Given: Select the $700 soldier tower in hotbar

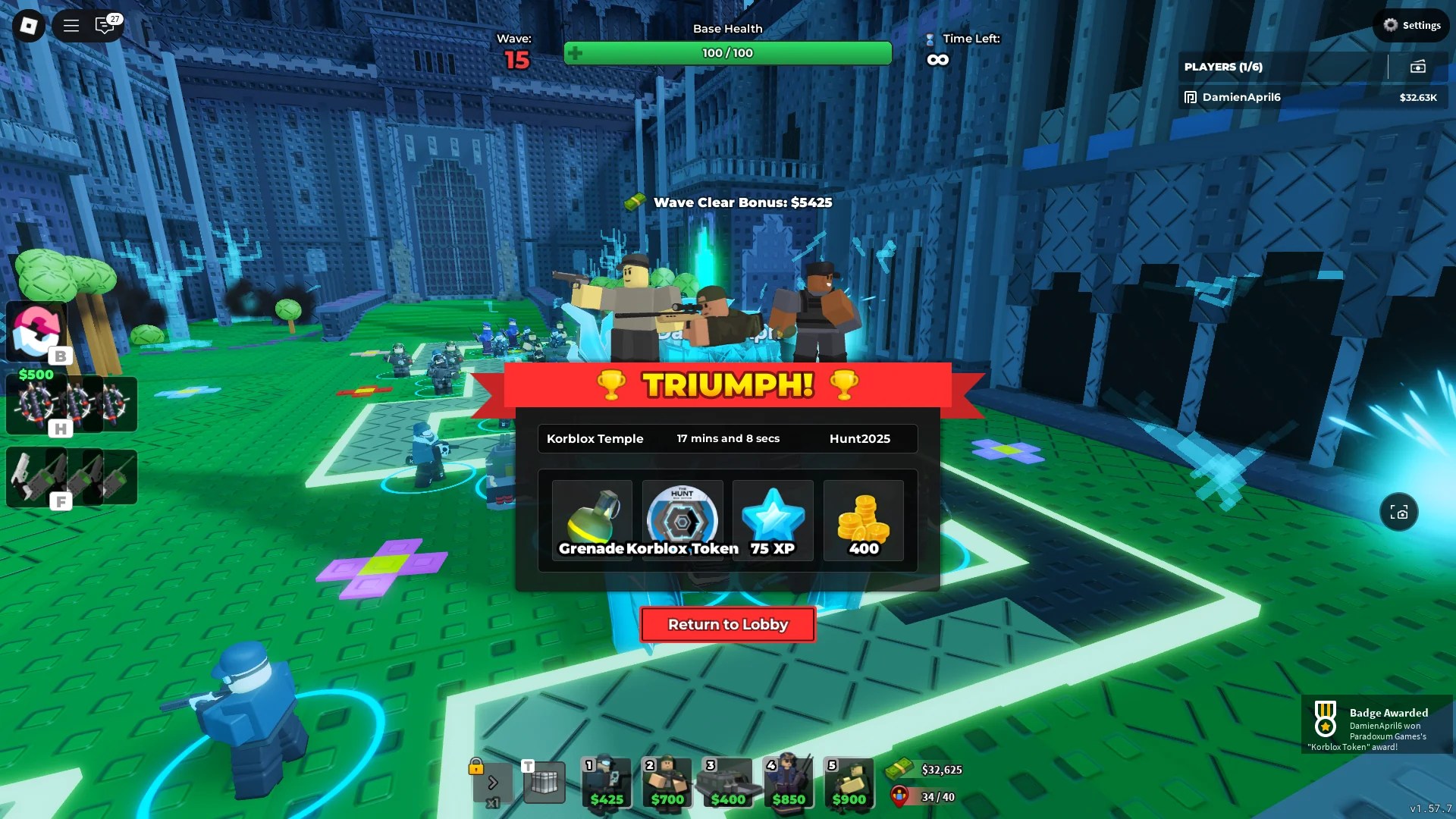Looking at the screenshot, I should coord(667,783).
